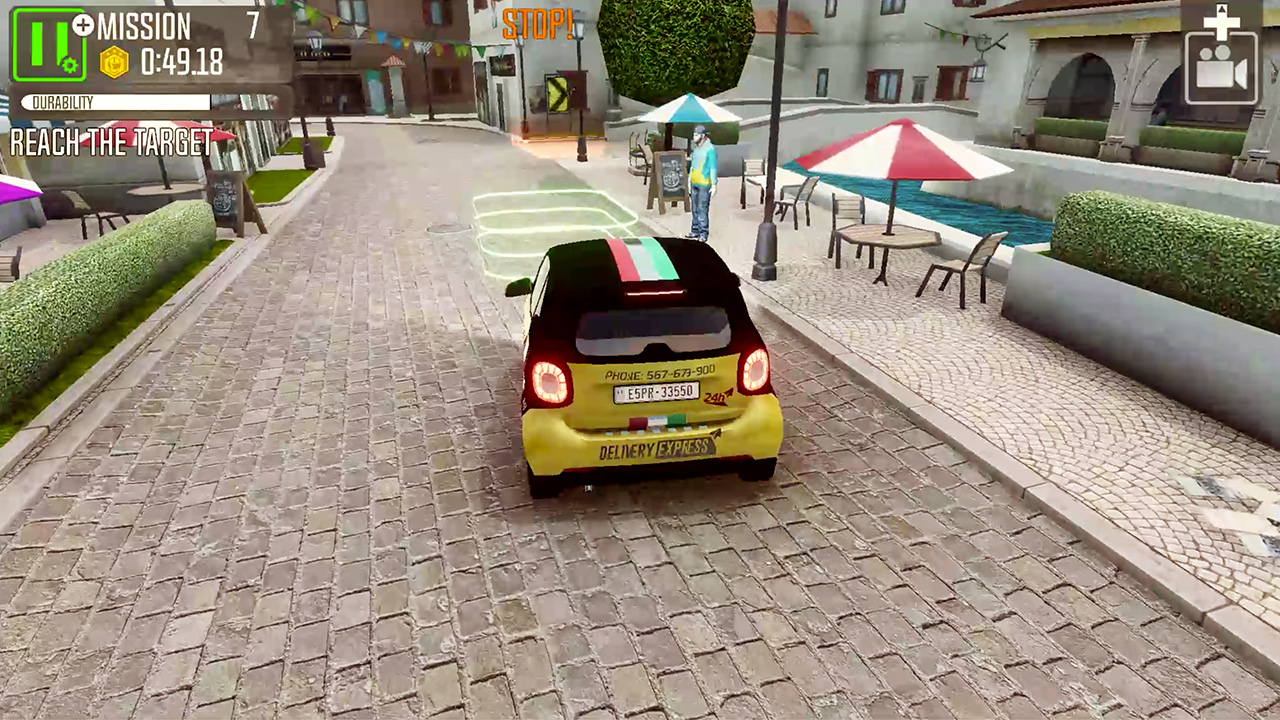Screen dimensions: 1280x720
Task: Select the gold medal icon next to timer
Action: (112, 63)
